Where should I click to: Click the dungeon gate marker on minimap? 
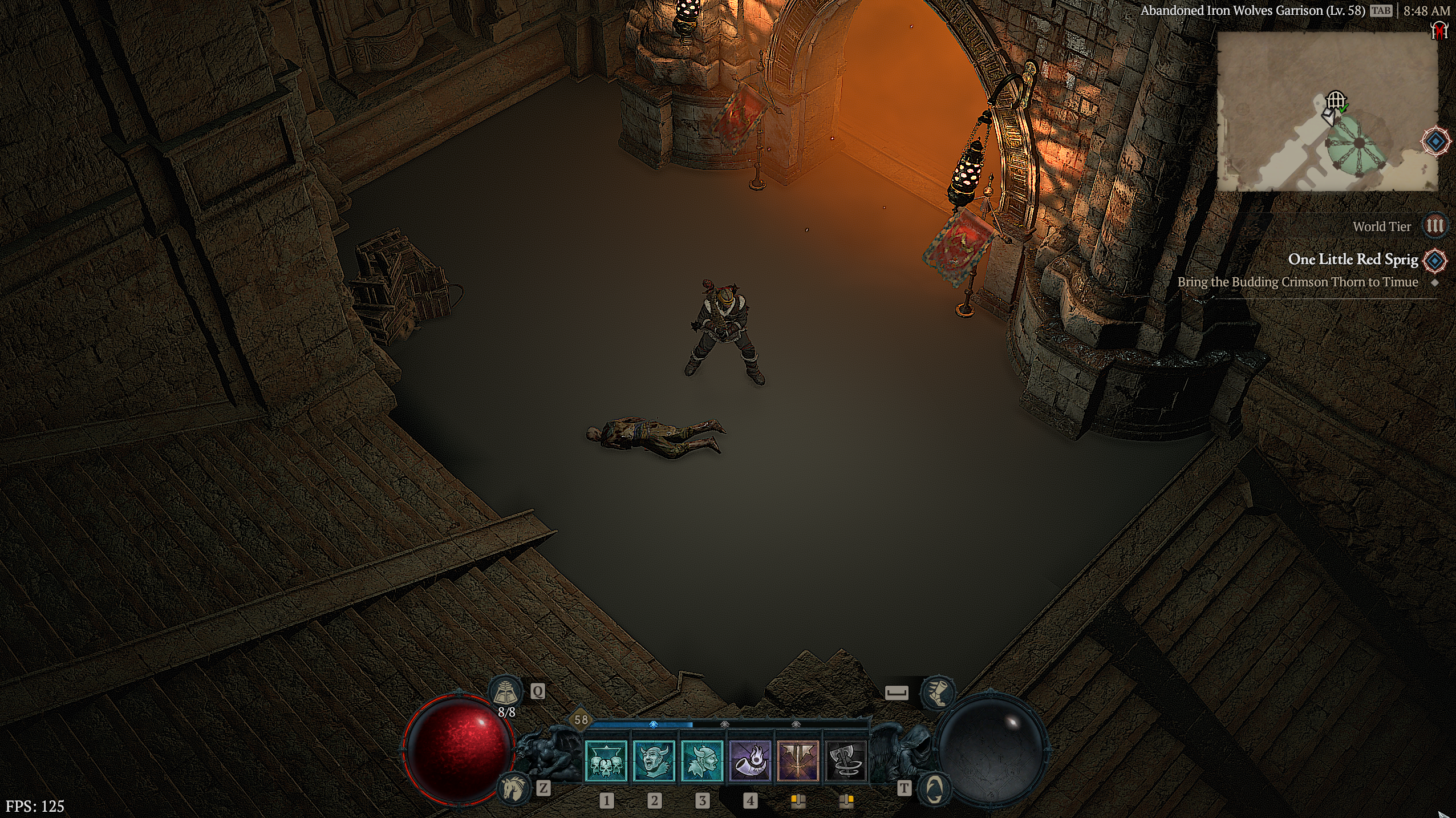coord(1335,101)
